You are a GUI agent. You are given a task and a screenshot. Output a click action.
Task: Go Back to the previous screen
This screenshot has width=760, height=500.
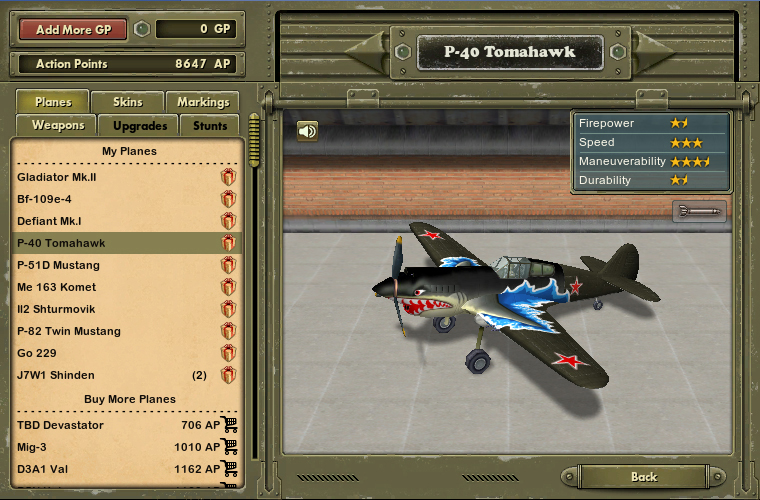[x=644, y=477]
